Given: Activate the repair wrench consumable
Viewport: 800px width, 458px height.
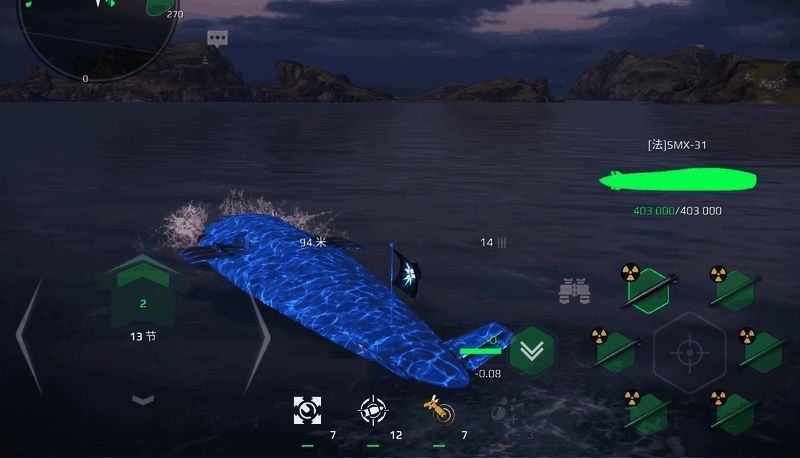Looking at the screenshot, I should [x=307, y=409].
